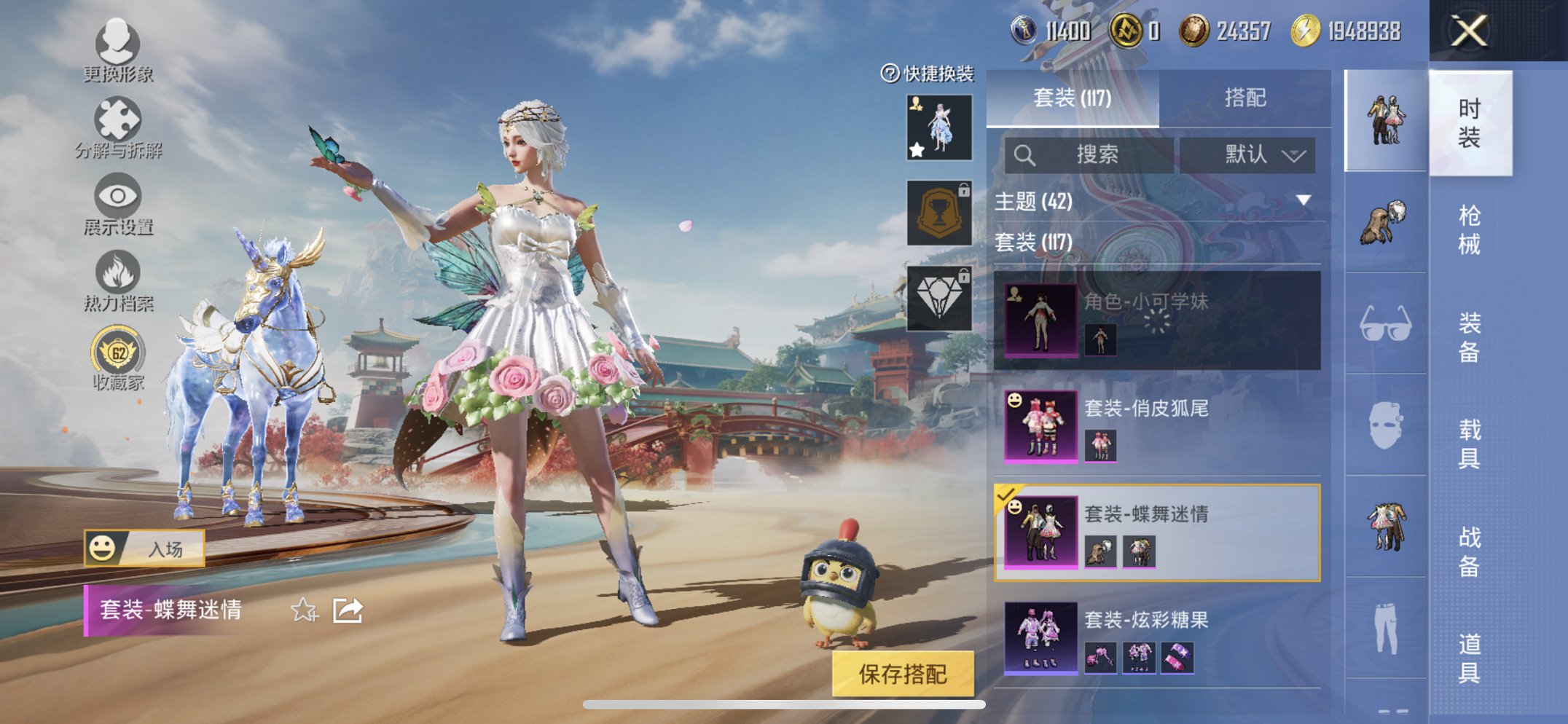The height and width of the screenshot is (724, 1568).
Task: Click the magnifier in the 搜索 search bar
Action: [1026, 155]
